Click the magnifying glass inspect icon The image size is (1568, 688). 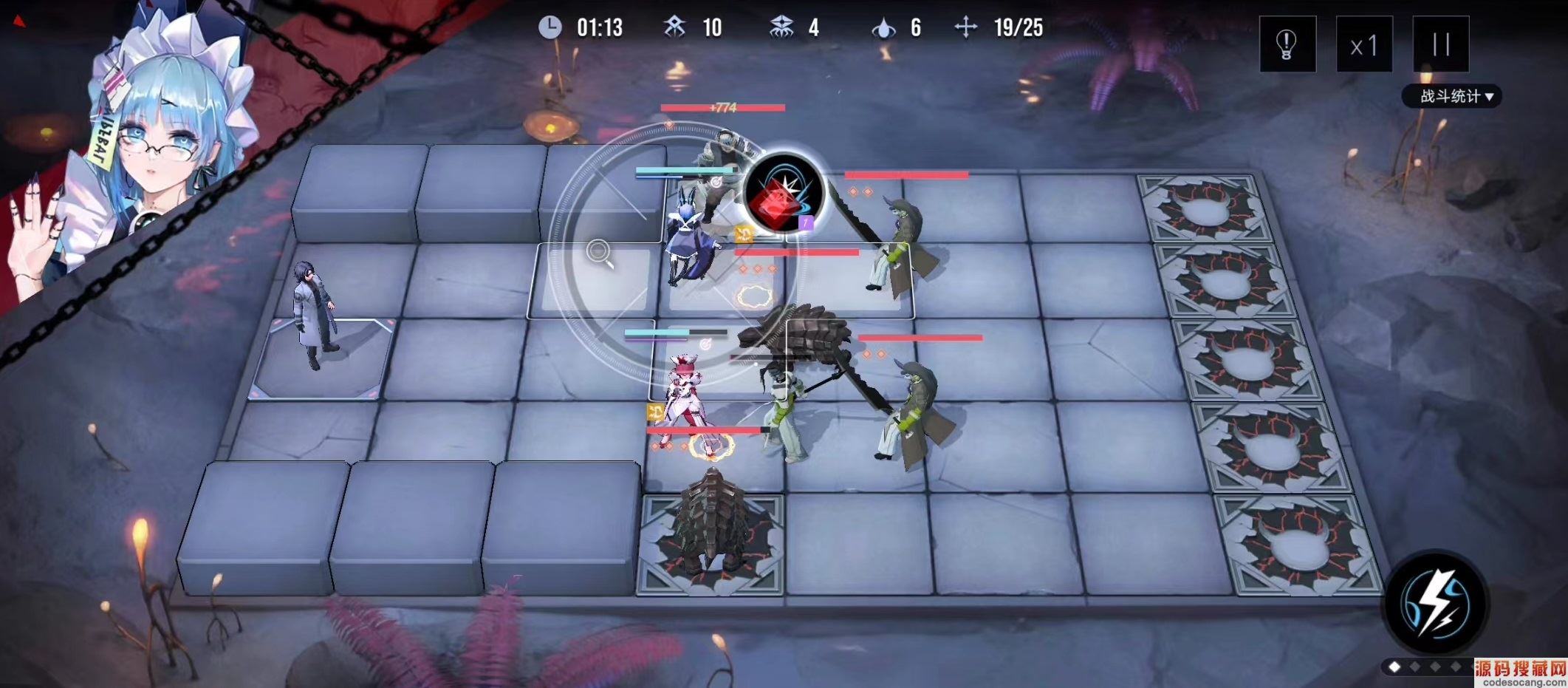(x=600, y=253)
